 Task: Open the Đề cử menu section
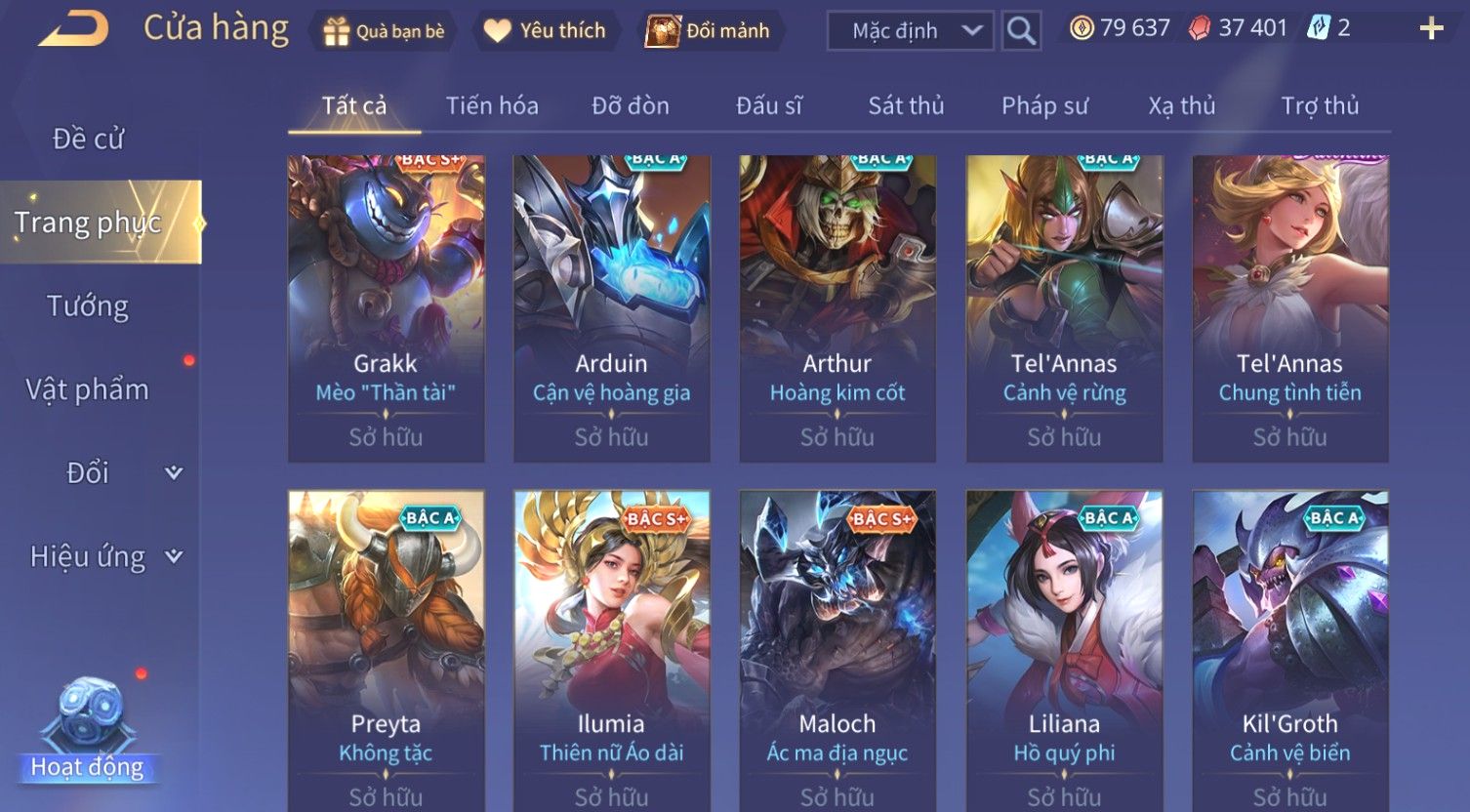[88, 139]
